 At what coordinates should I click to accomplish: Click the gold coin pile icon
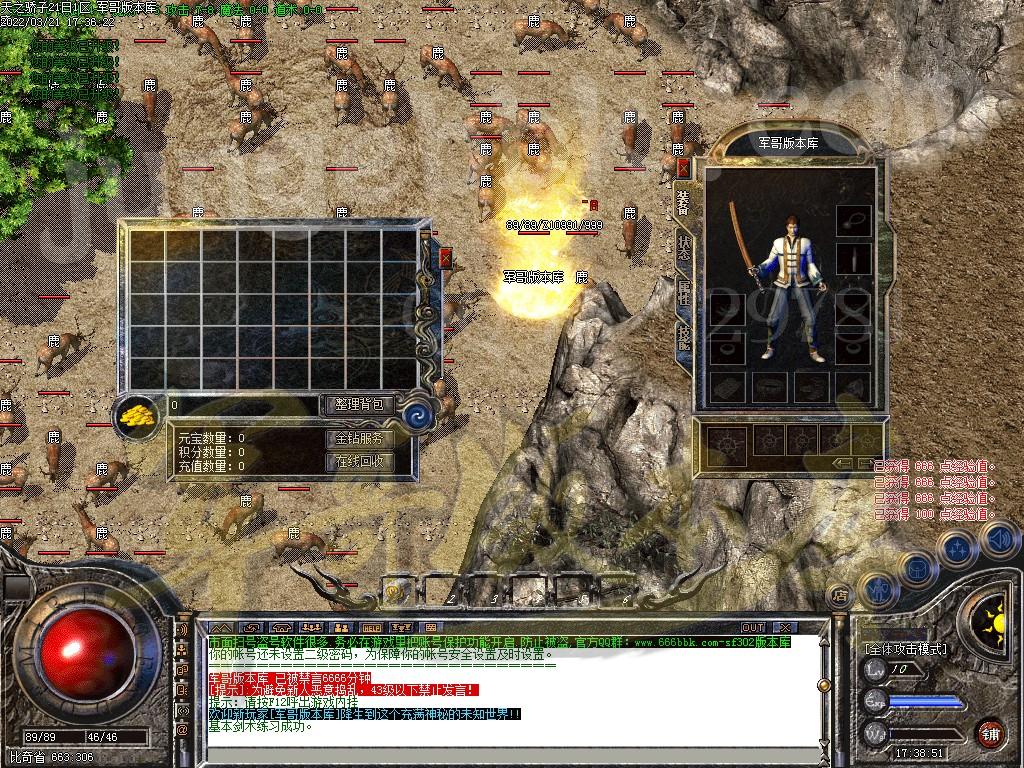tap(139, 414)
